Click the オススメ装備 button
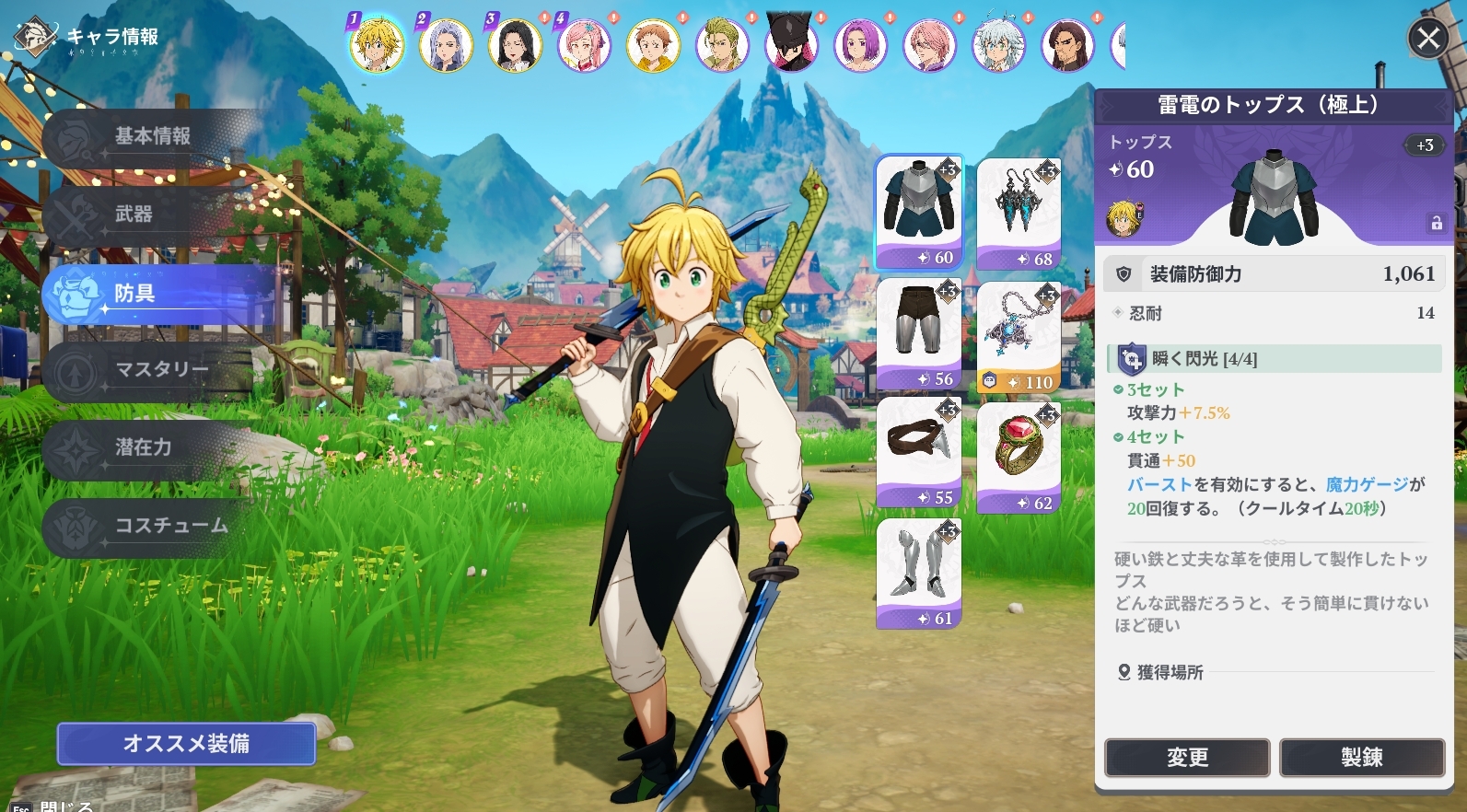The image size is (1467, 812). pos(186,744)
